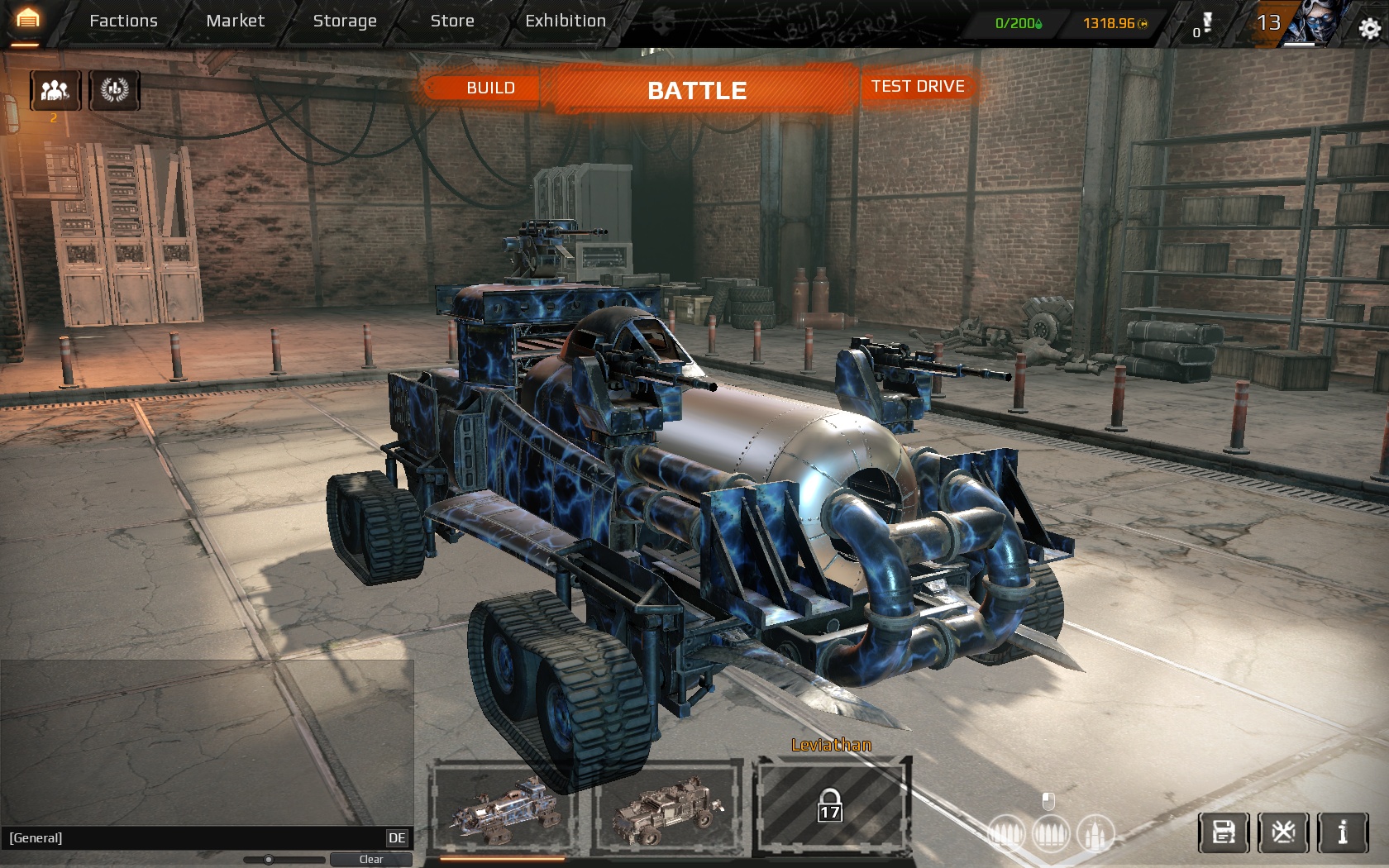The width and height of the screenshot is (1389, 868).
Task: Open the laurel wreath ranking icon
Action: pyautogui.click(x=115, y=90)
